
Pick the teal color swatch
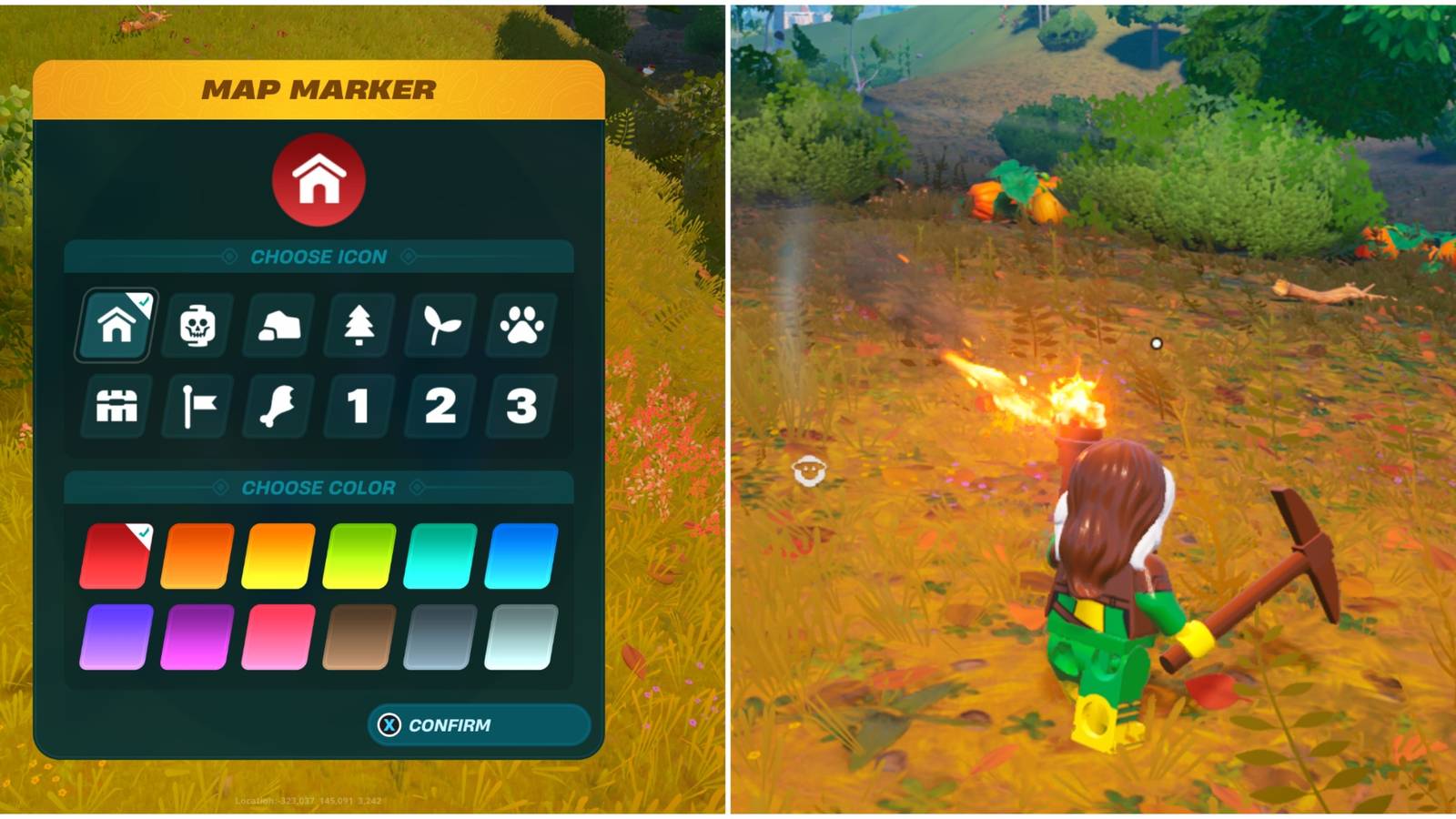coord(435,557)
